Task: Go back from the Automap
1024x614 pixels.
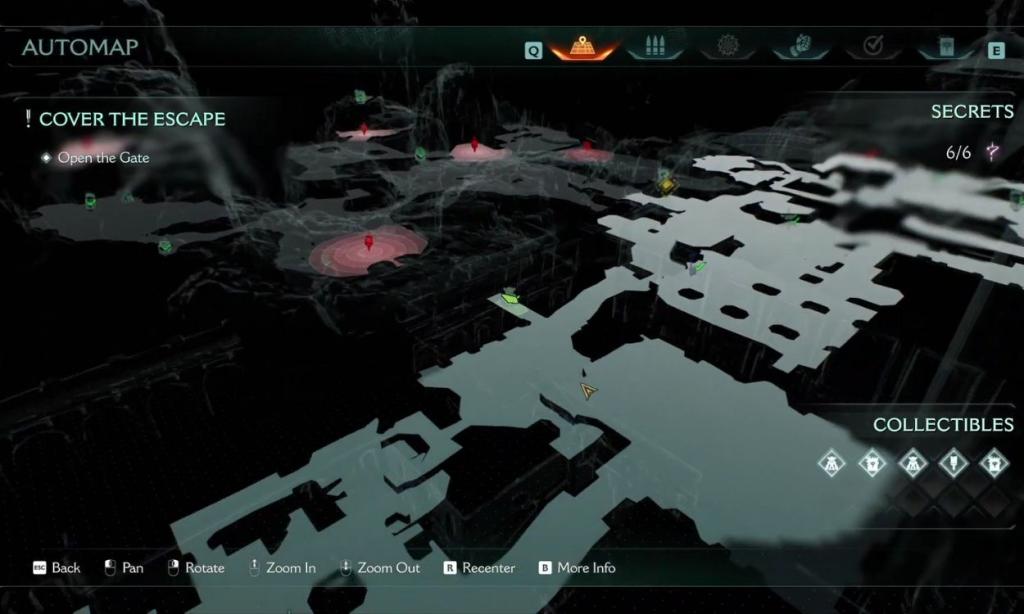Action: tap(57, 568)
